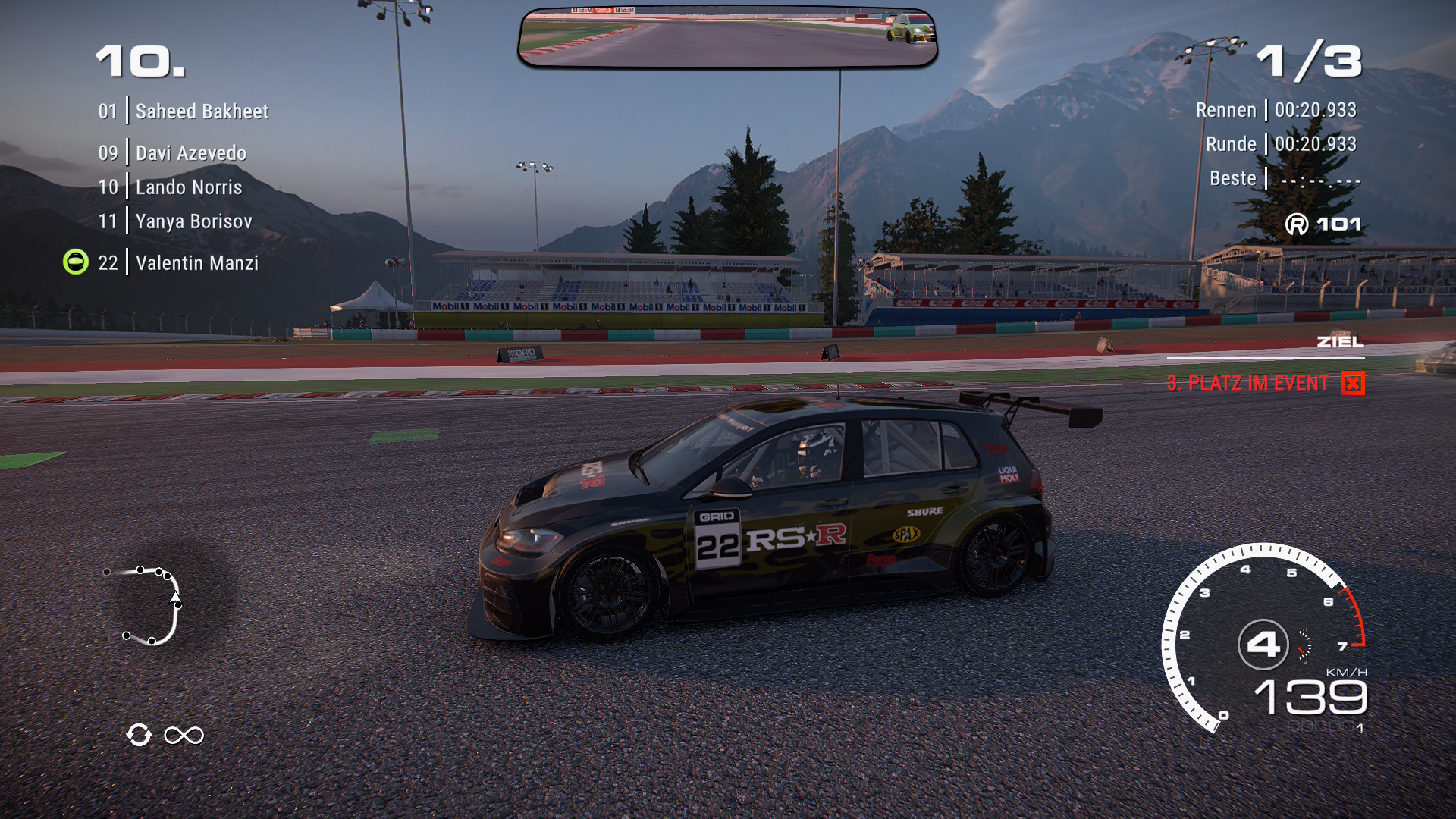Click the rear-view mirror display

click(x=727, y=36)
